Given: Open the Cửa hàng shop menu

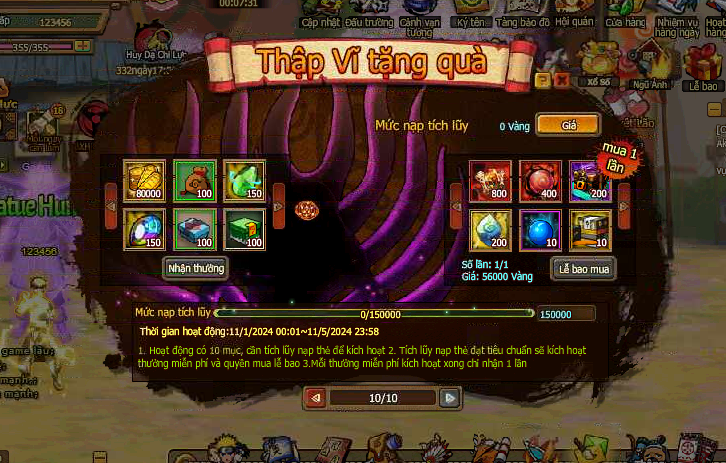Looking at the screenshot, I should click(x=626, y=14).
